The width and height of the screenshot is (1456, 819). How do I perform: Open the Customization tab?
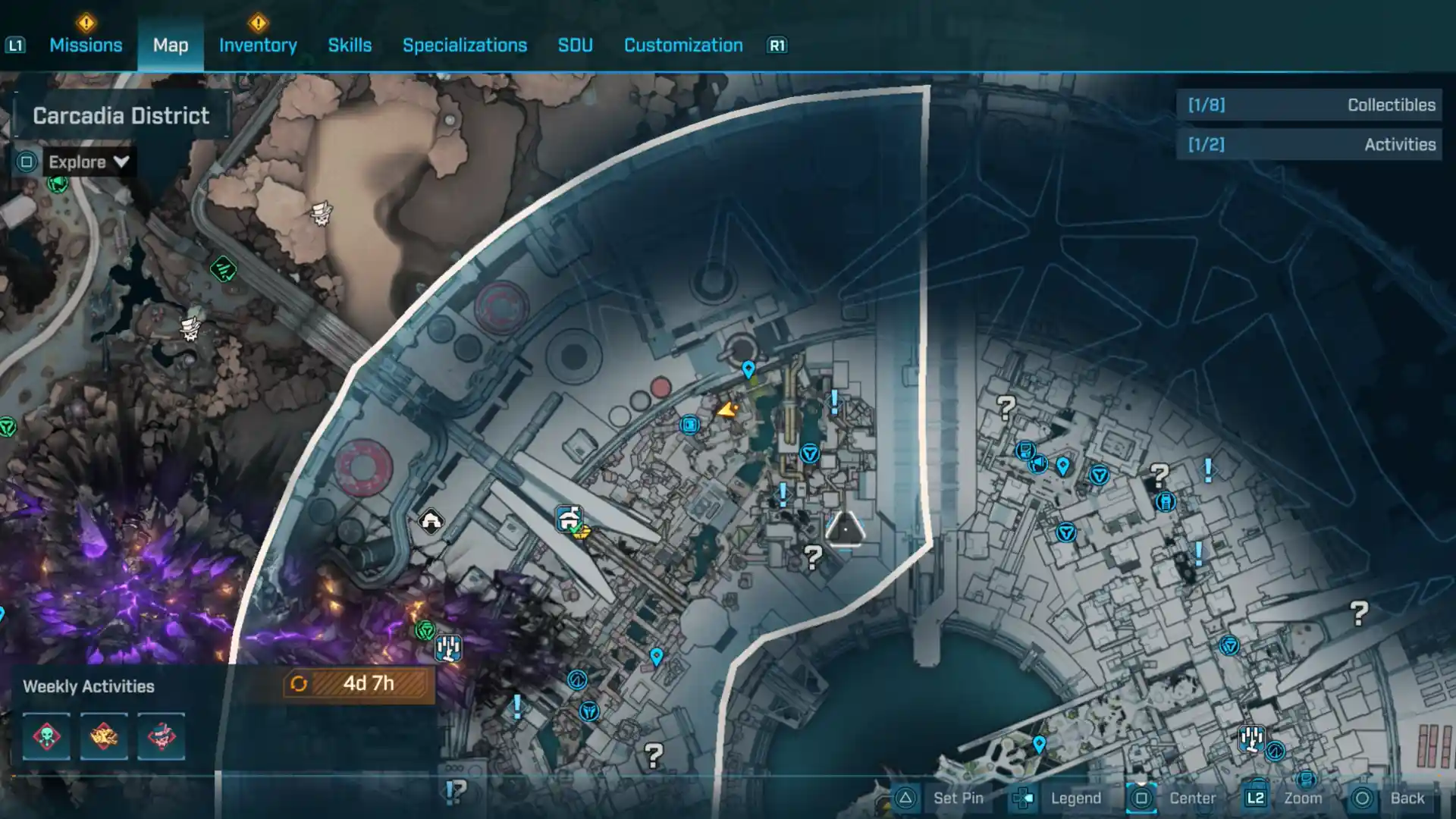682,45
